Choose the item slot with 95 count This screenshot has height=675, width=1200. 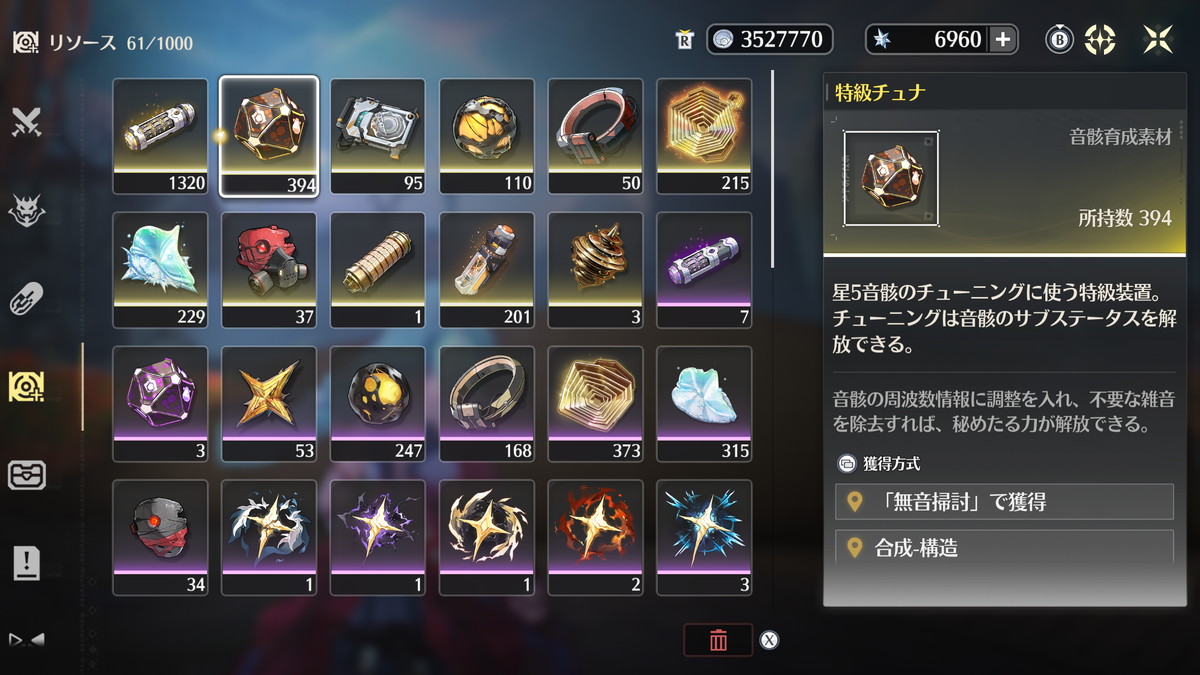[x=378, y=136]
